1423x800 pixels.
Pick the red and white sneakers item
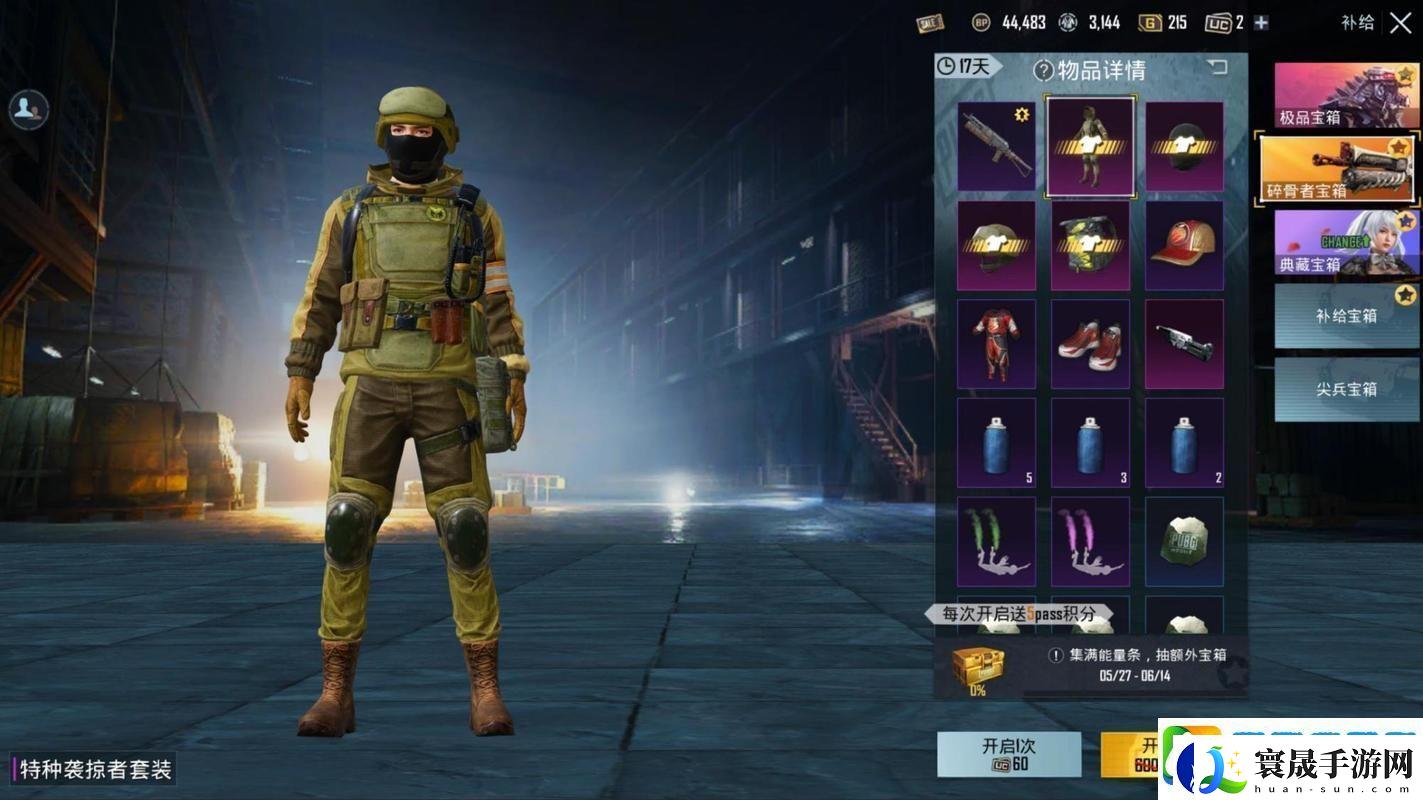(x=1090, y=344)
